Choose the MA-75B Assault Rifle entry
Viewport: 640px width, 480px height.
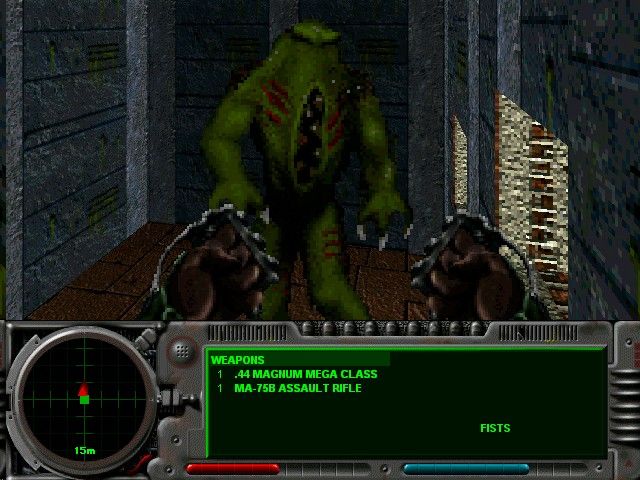[x=297, y=388]
